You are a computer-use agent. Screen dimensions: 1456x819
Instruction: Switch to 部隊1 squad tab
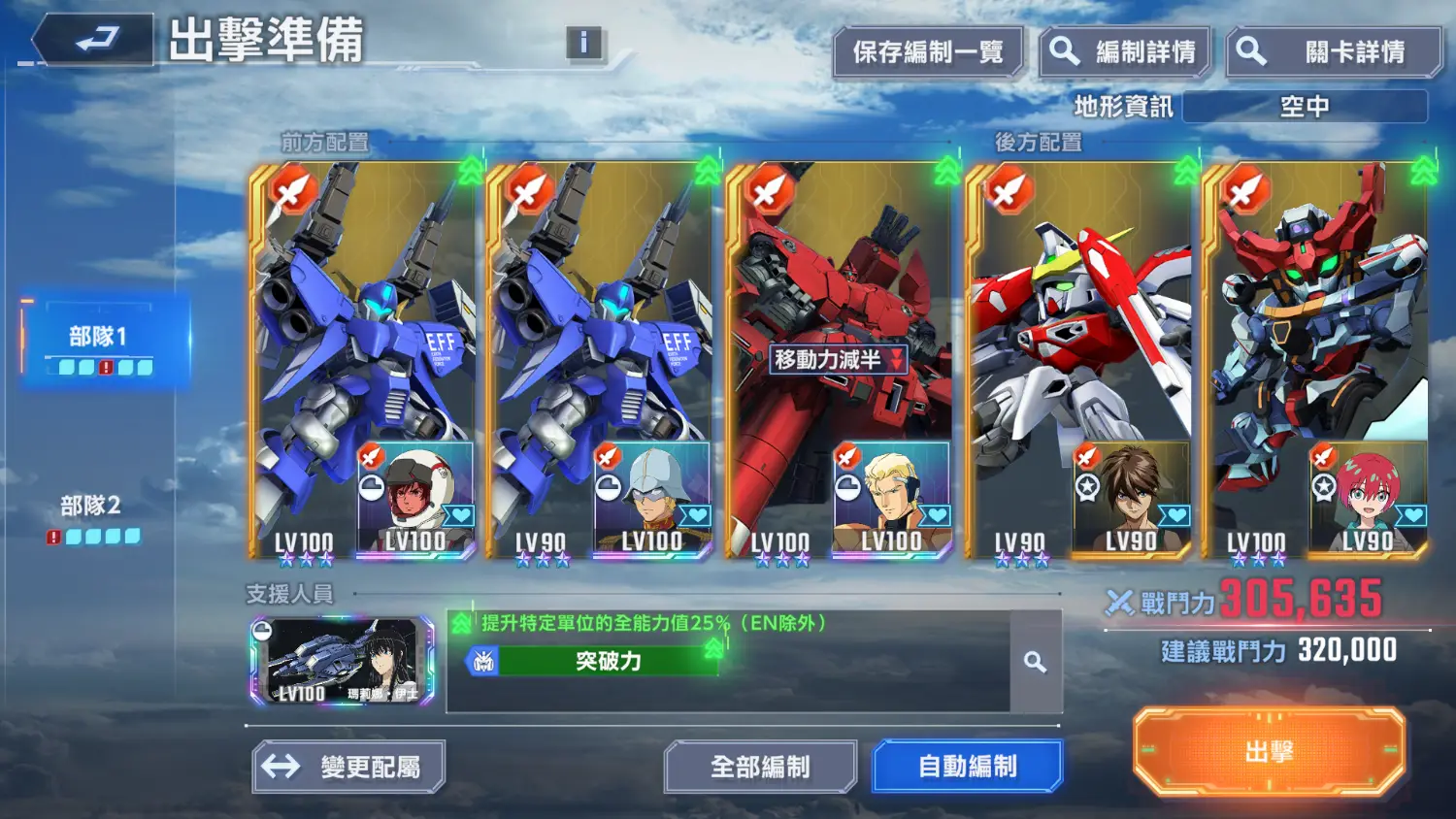pyautogui.click(x=101, y=345)
